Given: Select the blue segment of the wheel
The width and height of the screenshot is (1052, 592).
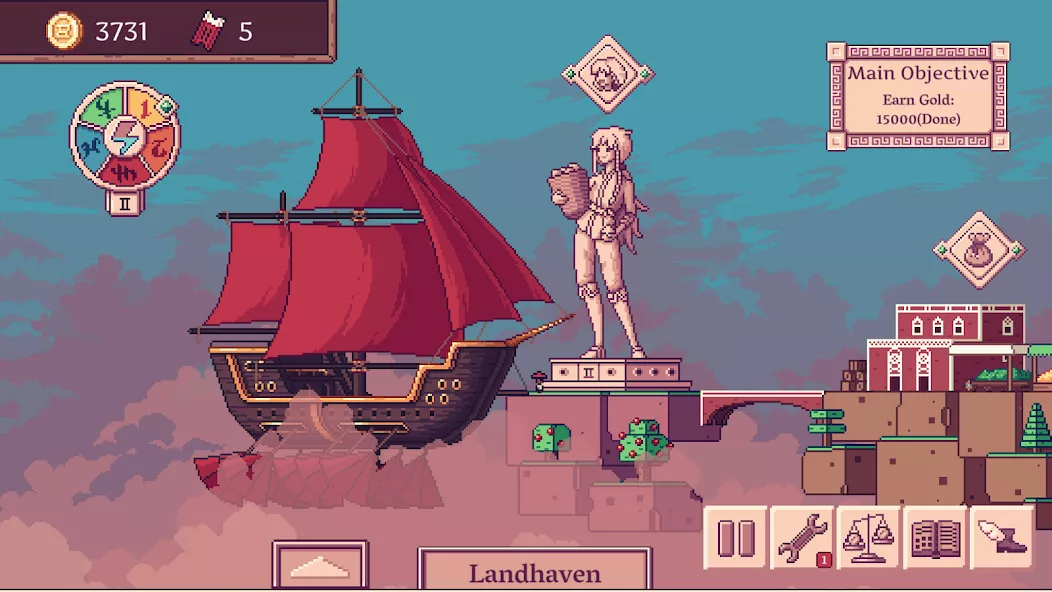Looking at the screenshot, I should tap(90, 147).
